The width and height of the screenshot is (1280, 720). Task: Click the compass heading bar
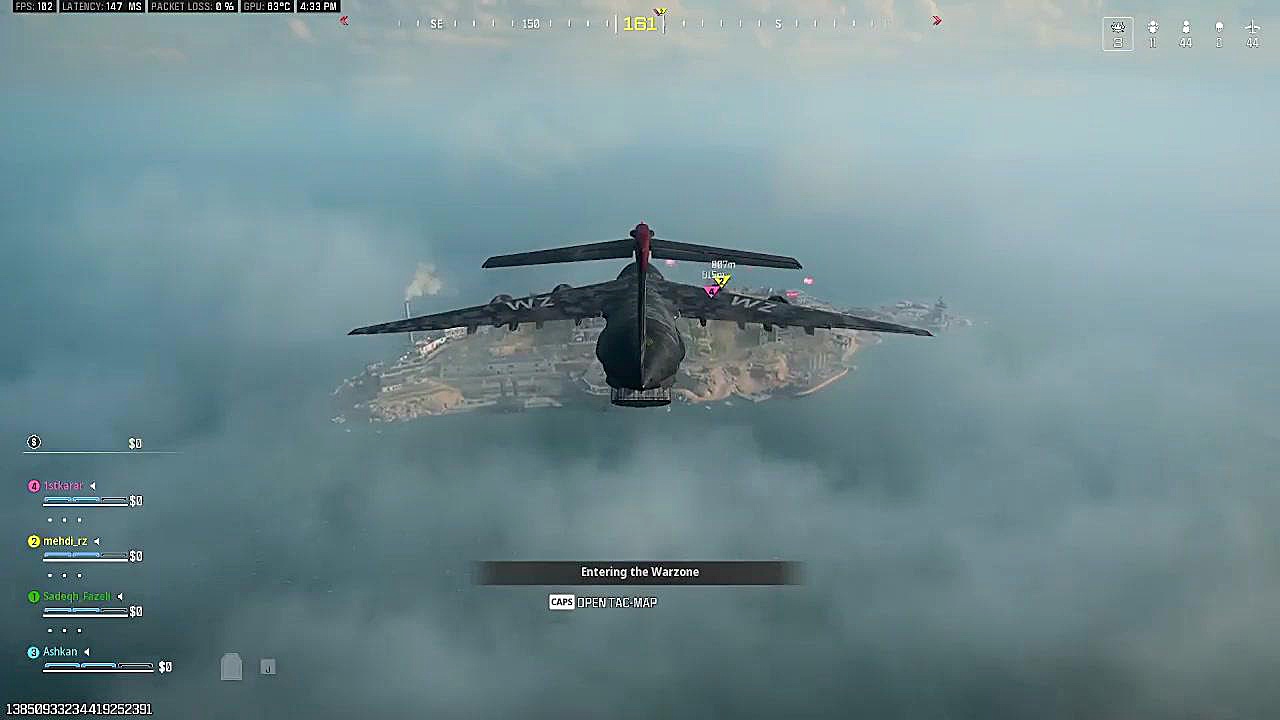pyautogui.click(x=640, y=23)
